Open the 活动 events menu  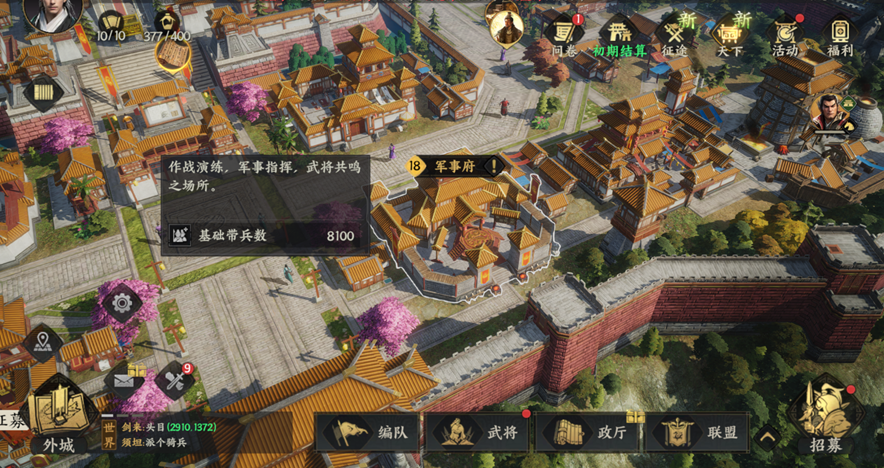tap(785, 35)
